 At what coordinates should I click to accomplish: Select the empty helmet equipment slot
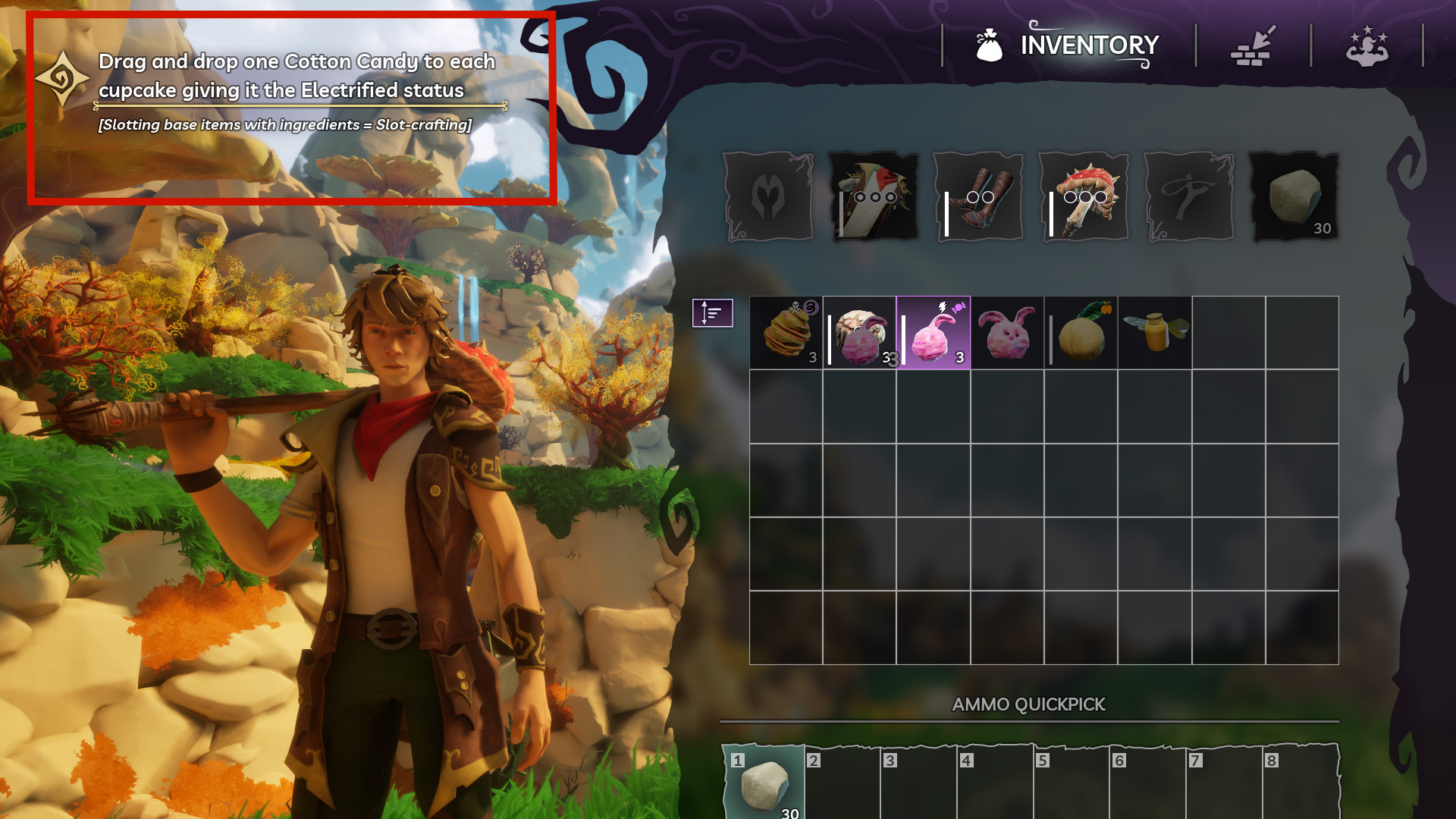(x=768, y=196)
